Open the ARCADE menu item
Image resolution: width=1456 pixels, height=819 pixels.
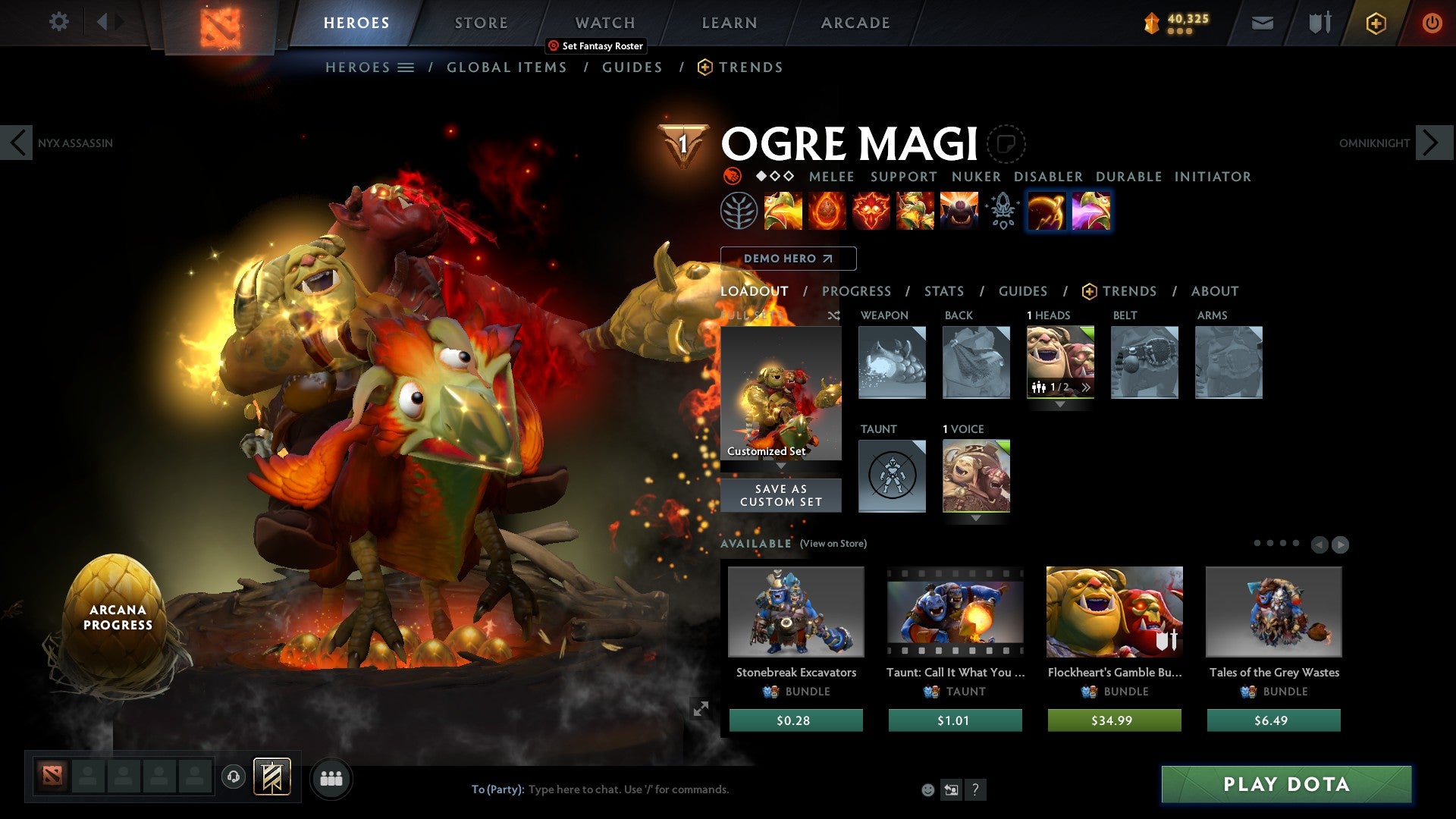(855, 22)
